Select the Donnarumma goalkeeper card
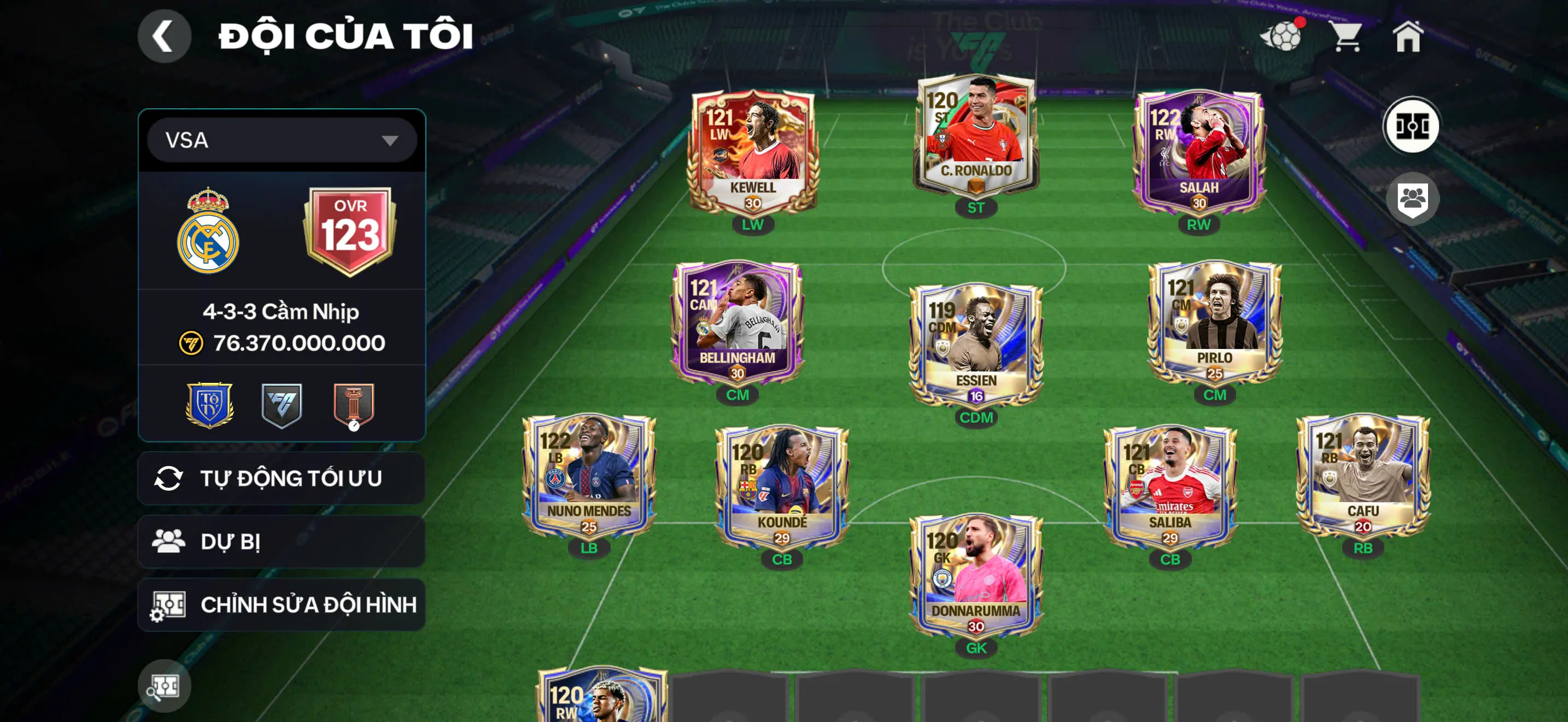 [x=976, y=575]
